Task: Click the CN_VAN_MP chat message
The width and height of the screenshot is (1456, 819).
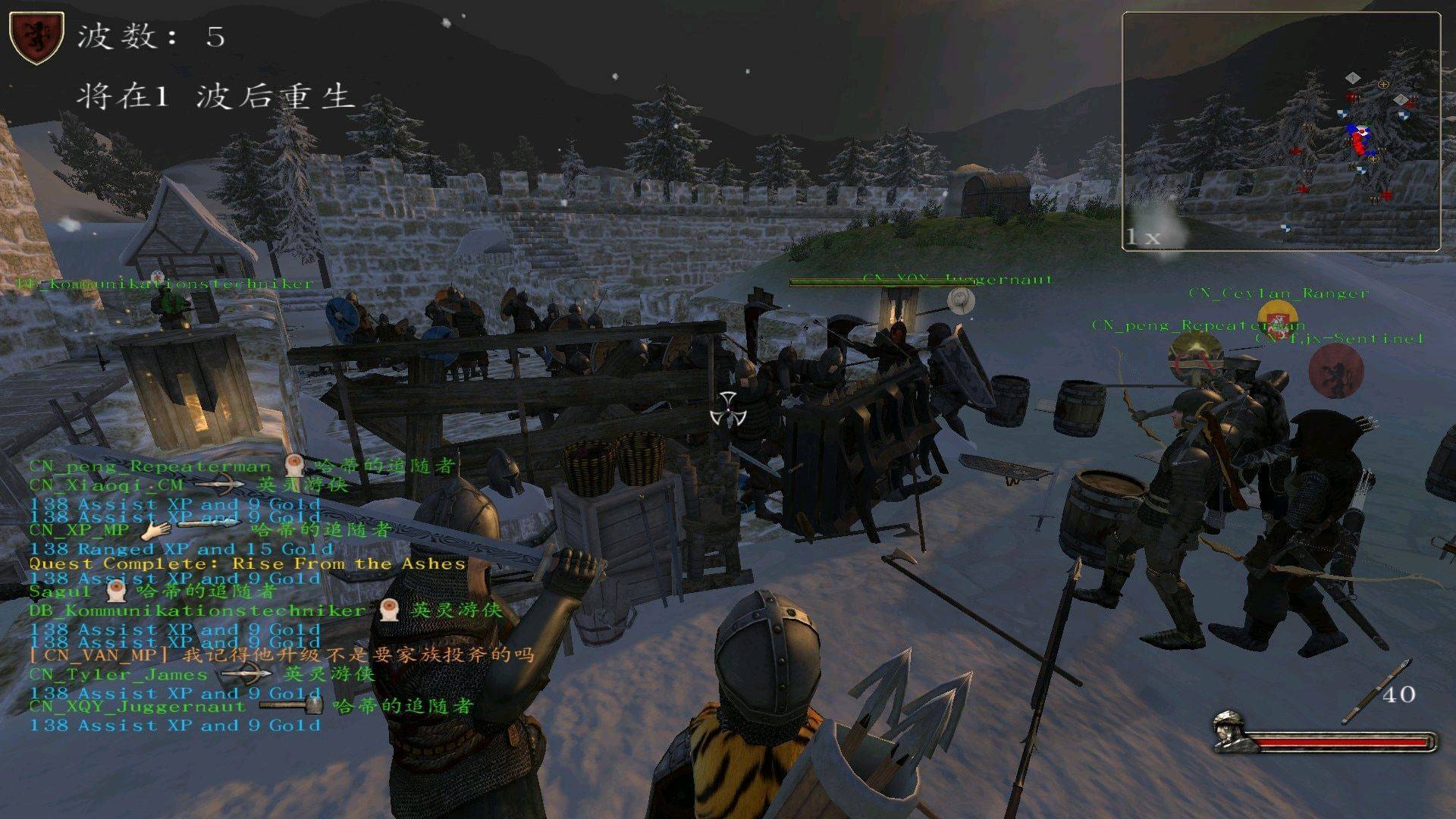Action: click(x=281, y=654)
